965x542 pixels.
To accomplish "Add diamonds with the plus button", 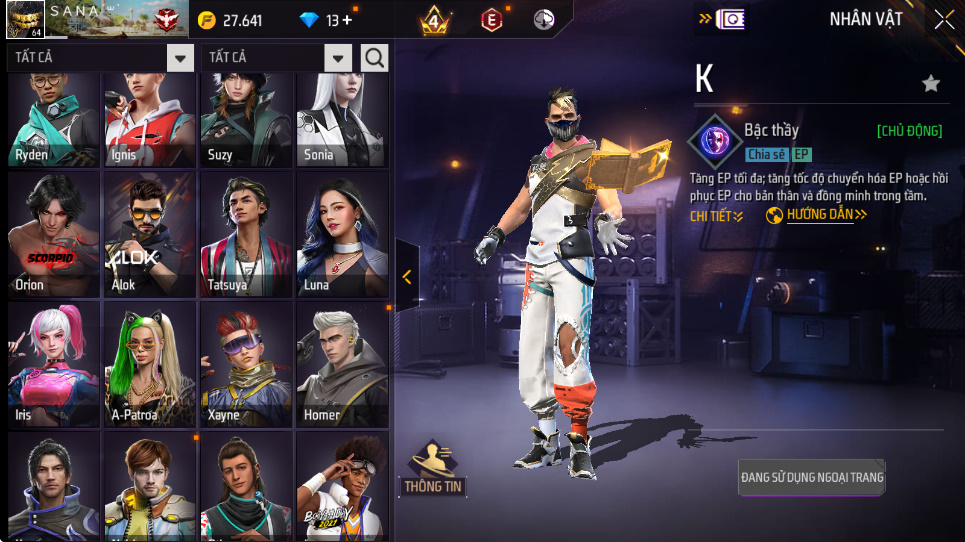I will point(347,20).
